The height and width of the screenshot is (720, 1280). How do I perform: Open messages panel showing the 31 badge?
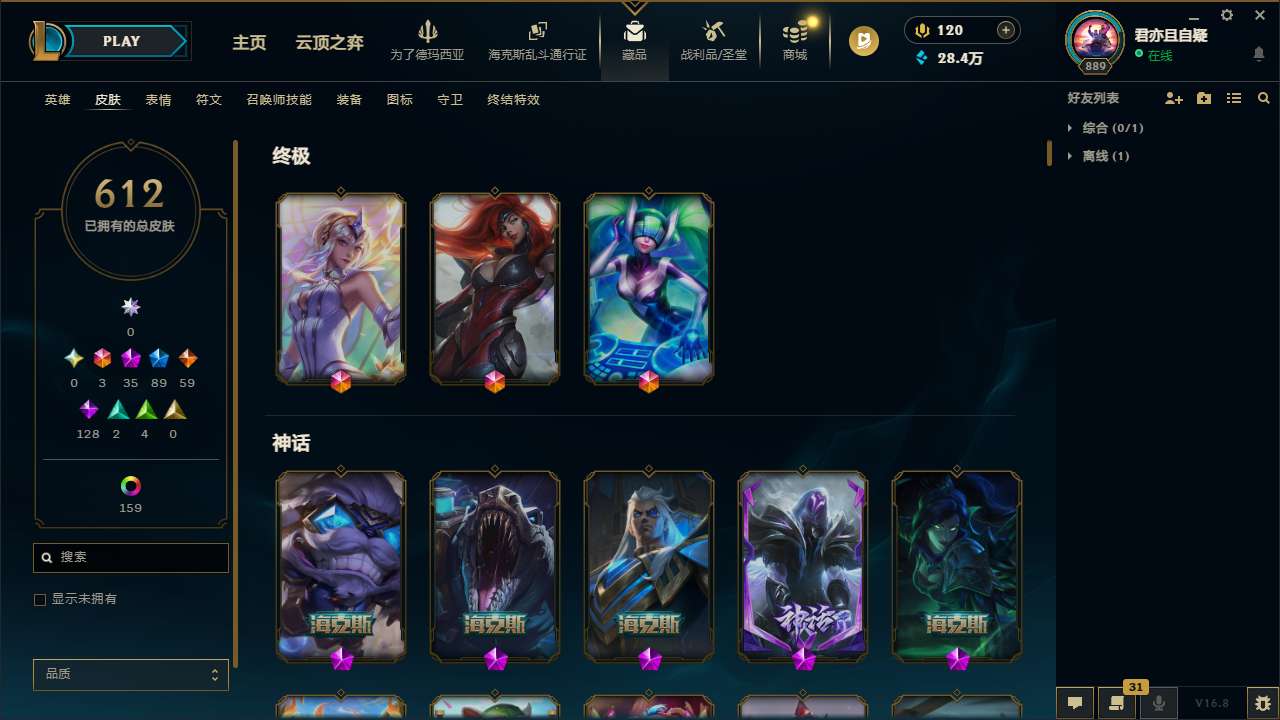(1117, 703)
